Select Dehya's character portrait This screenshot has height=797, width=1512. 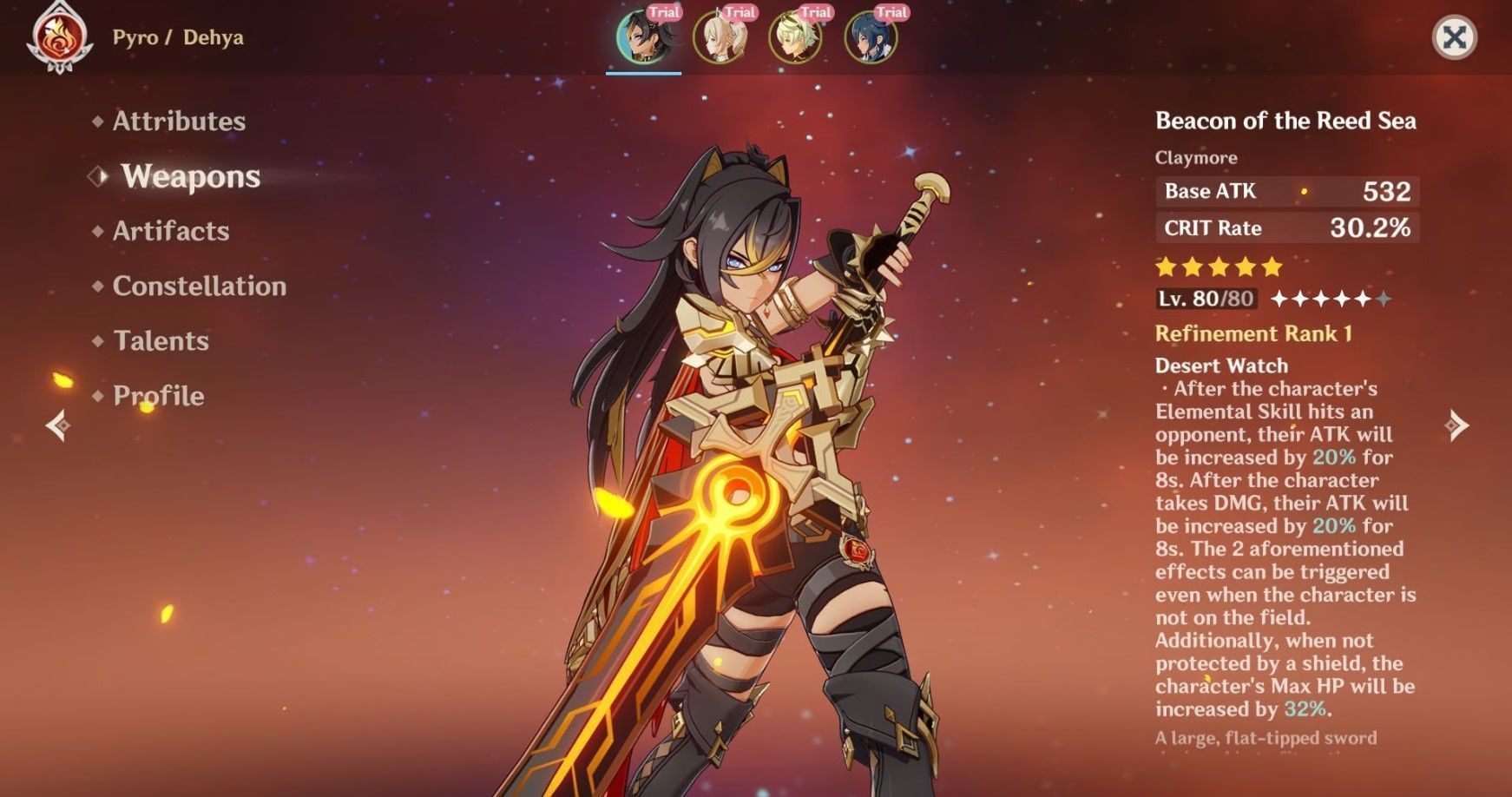642,39
